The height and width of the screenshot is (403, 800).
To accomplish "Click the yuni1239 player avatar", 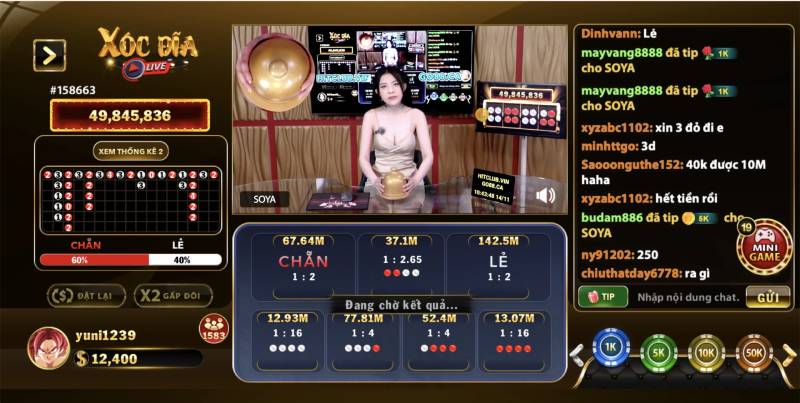I will 47,347.
